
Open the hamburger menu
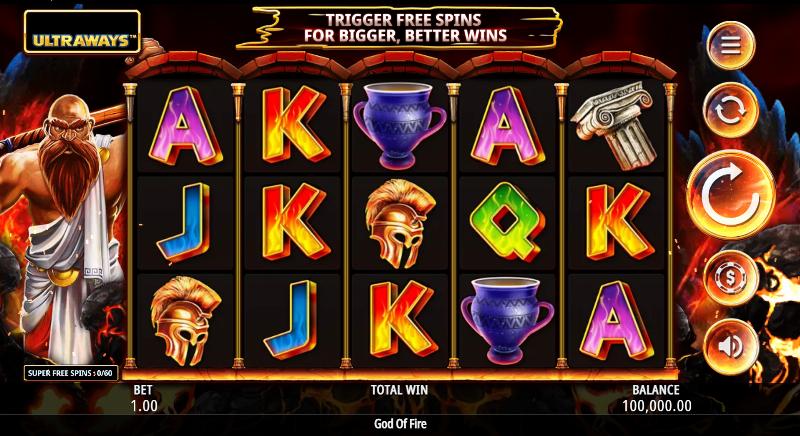[x=731, y=46]
